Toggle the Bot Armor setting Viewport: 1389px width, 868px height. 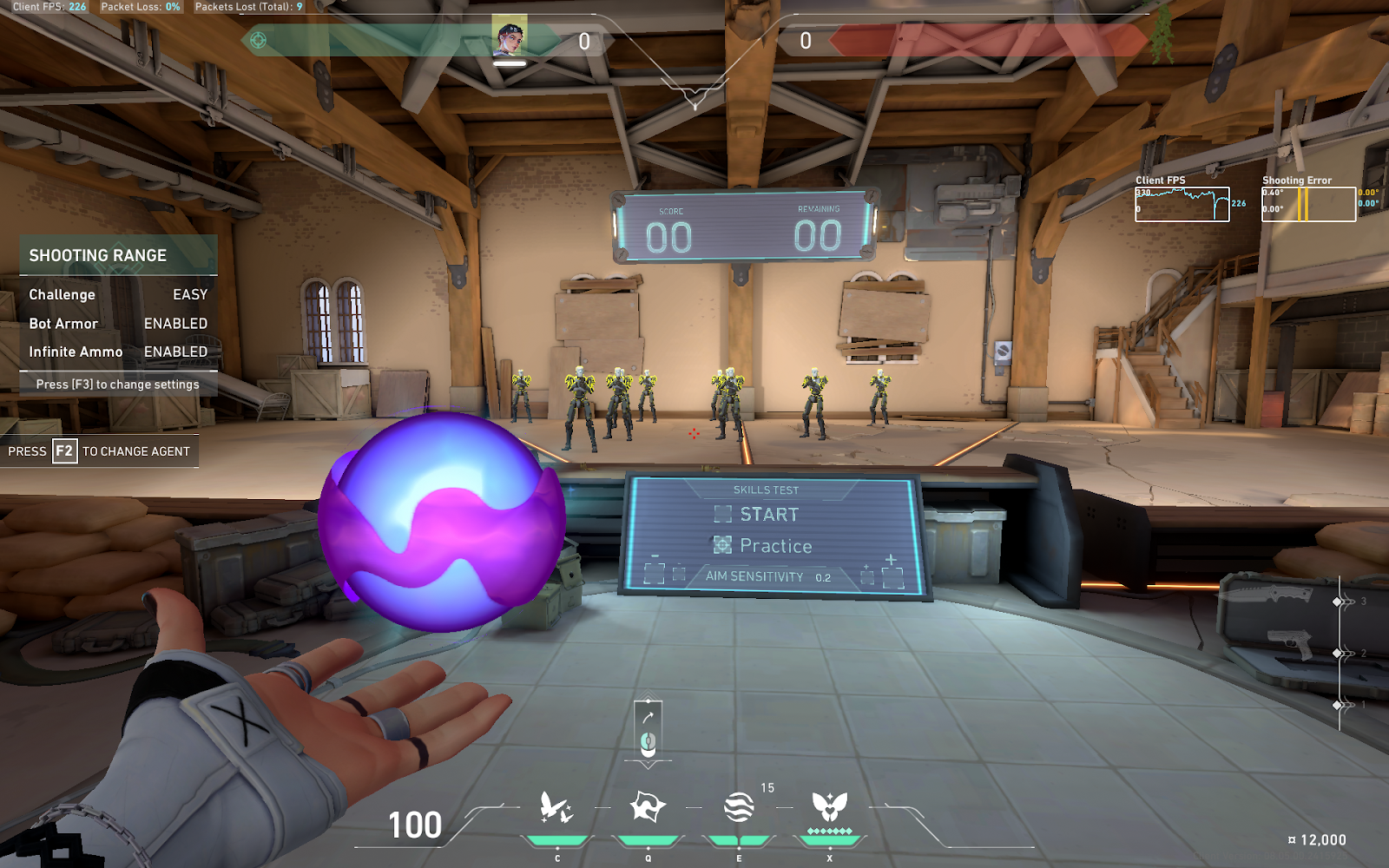click(x=118, y=323)
